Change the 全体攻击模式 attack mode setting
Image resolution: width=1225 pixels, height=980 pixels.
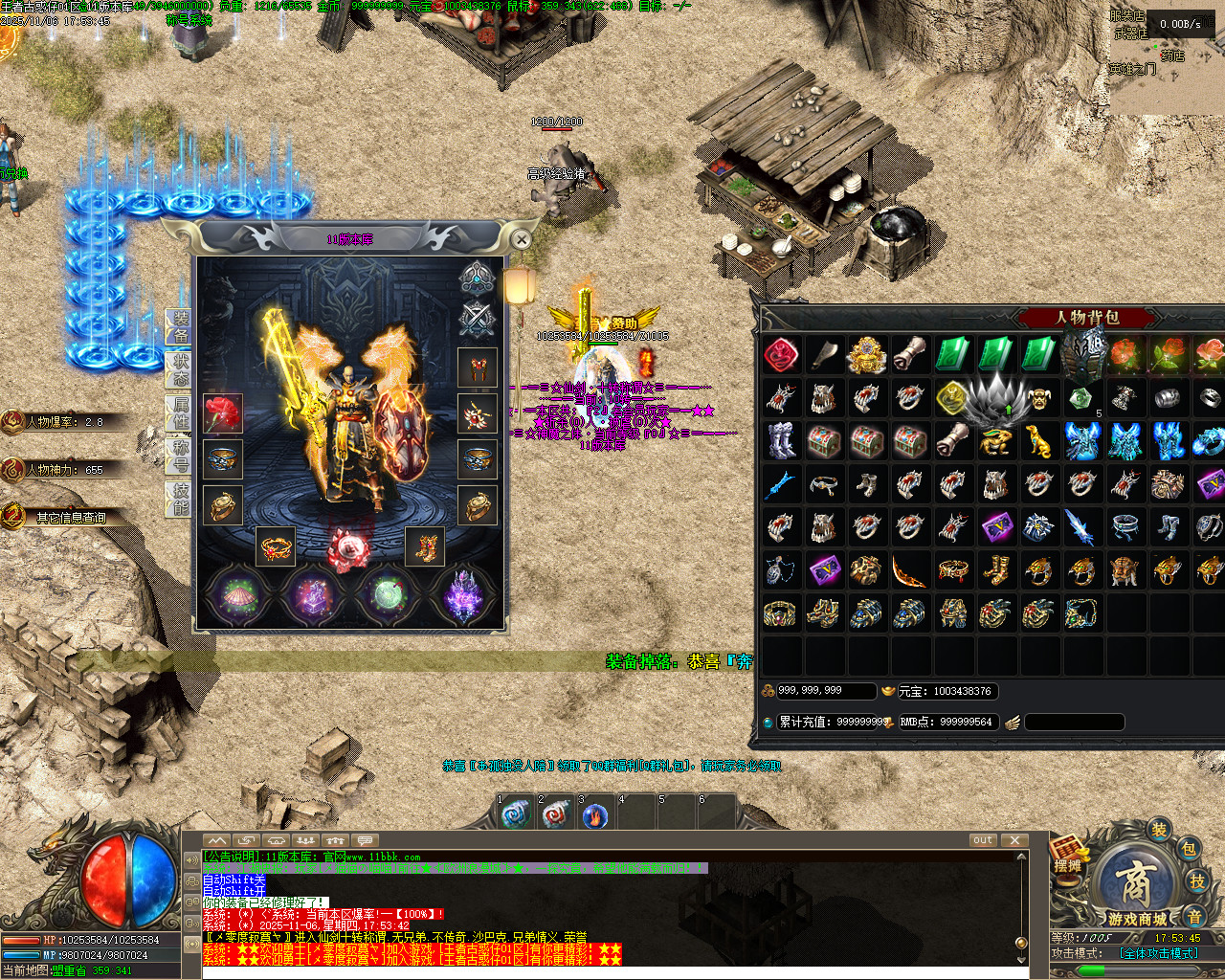[1158, 953]
